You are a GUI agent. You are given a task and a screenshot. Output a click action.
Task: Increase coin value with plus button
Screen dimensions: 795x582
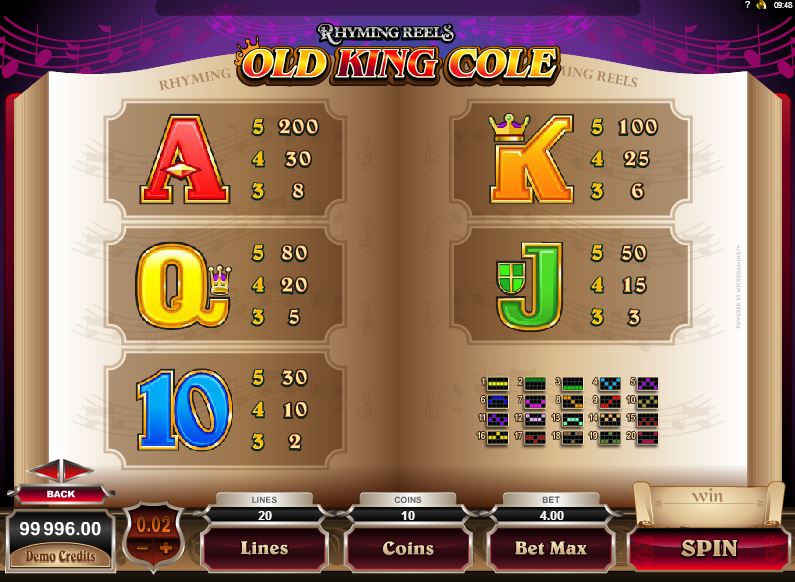click(x=166, y=548)
